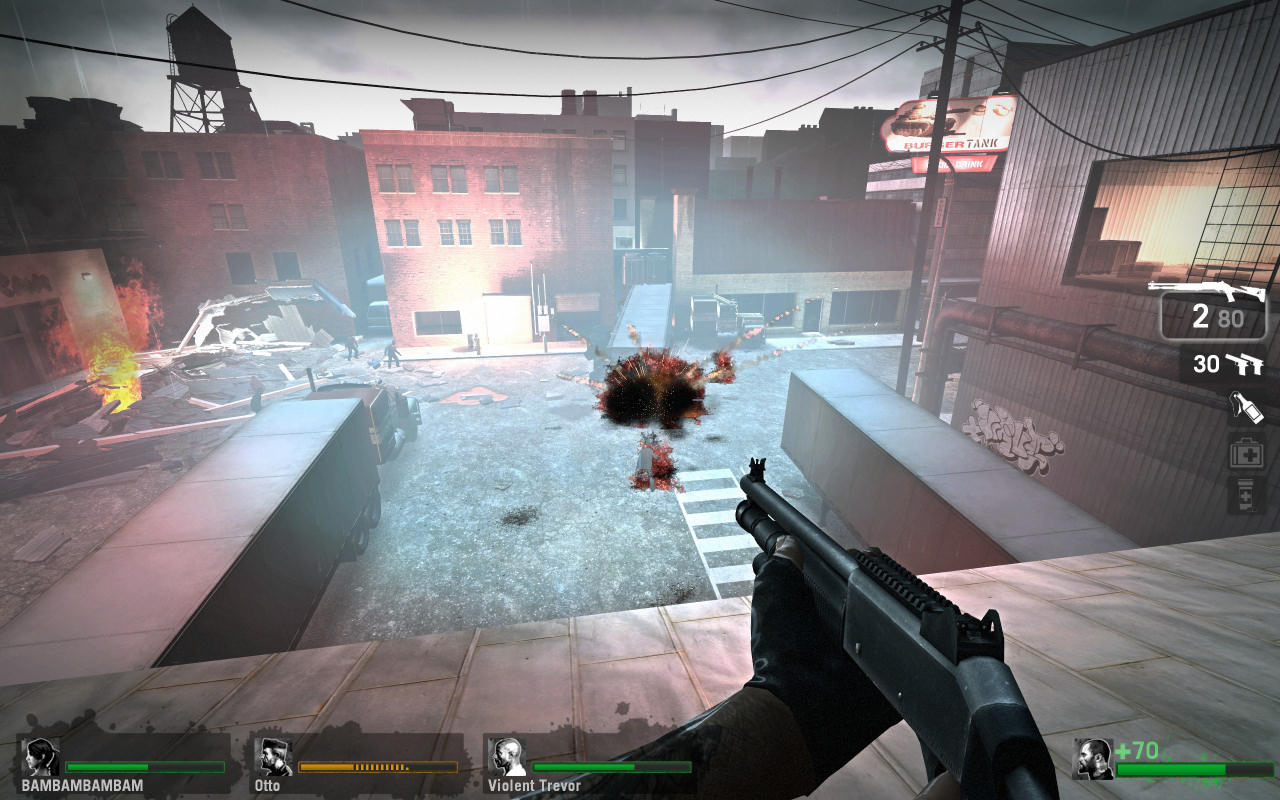The image size is (1280, 800).
Task: Select the pain pills slot
Action: pos(1246,495)
